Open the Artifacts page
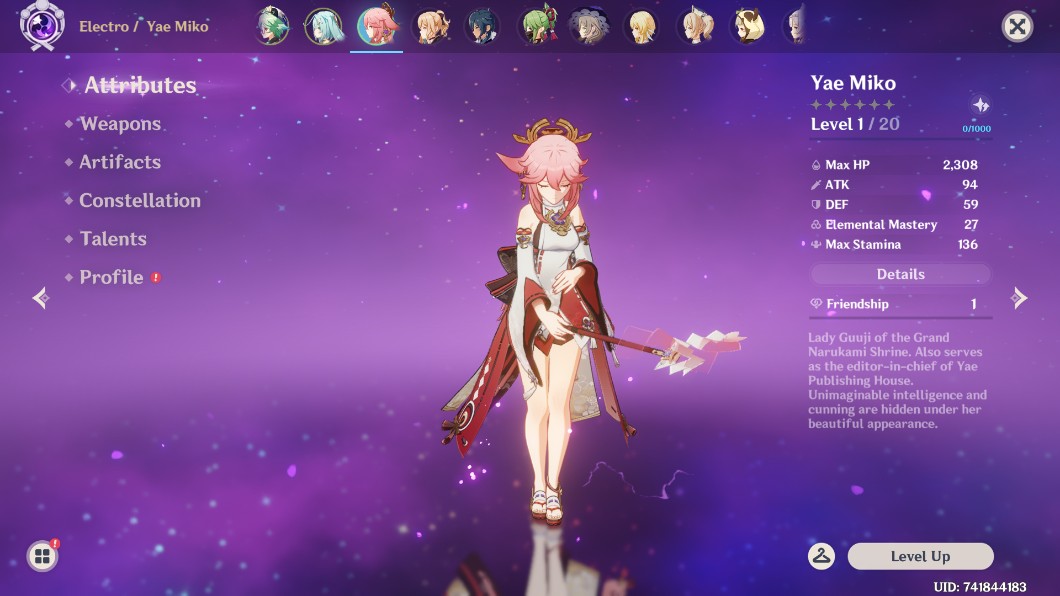 [x=120, y=162]
